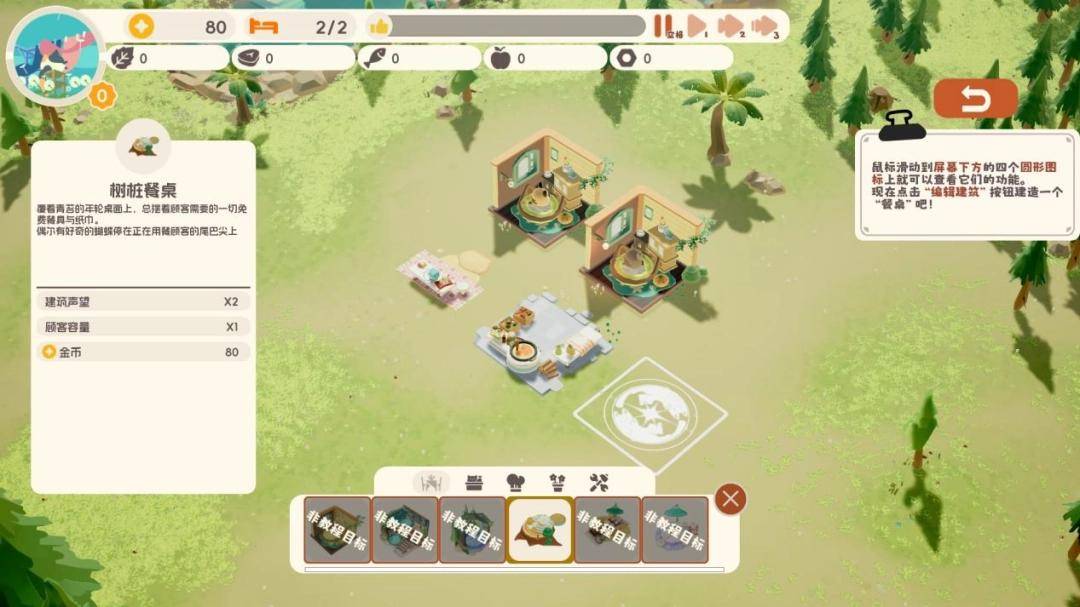
Task: Click the orange return arrow button
Action: pos(975,99)
